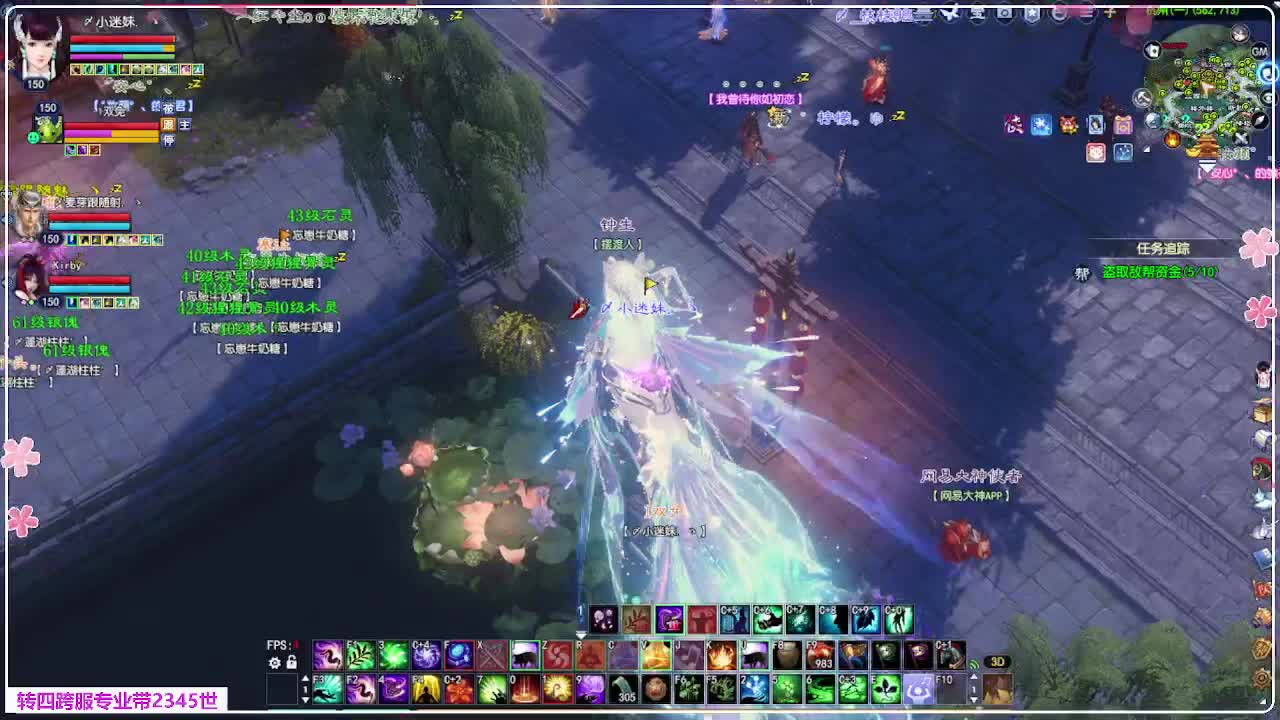Collapse the minimap using the arrow beneath it
The height and width of the screenshot is (720, 1280).
1207,167
